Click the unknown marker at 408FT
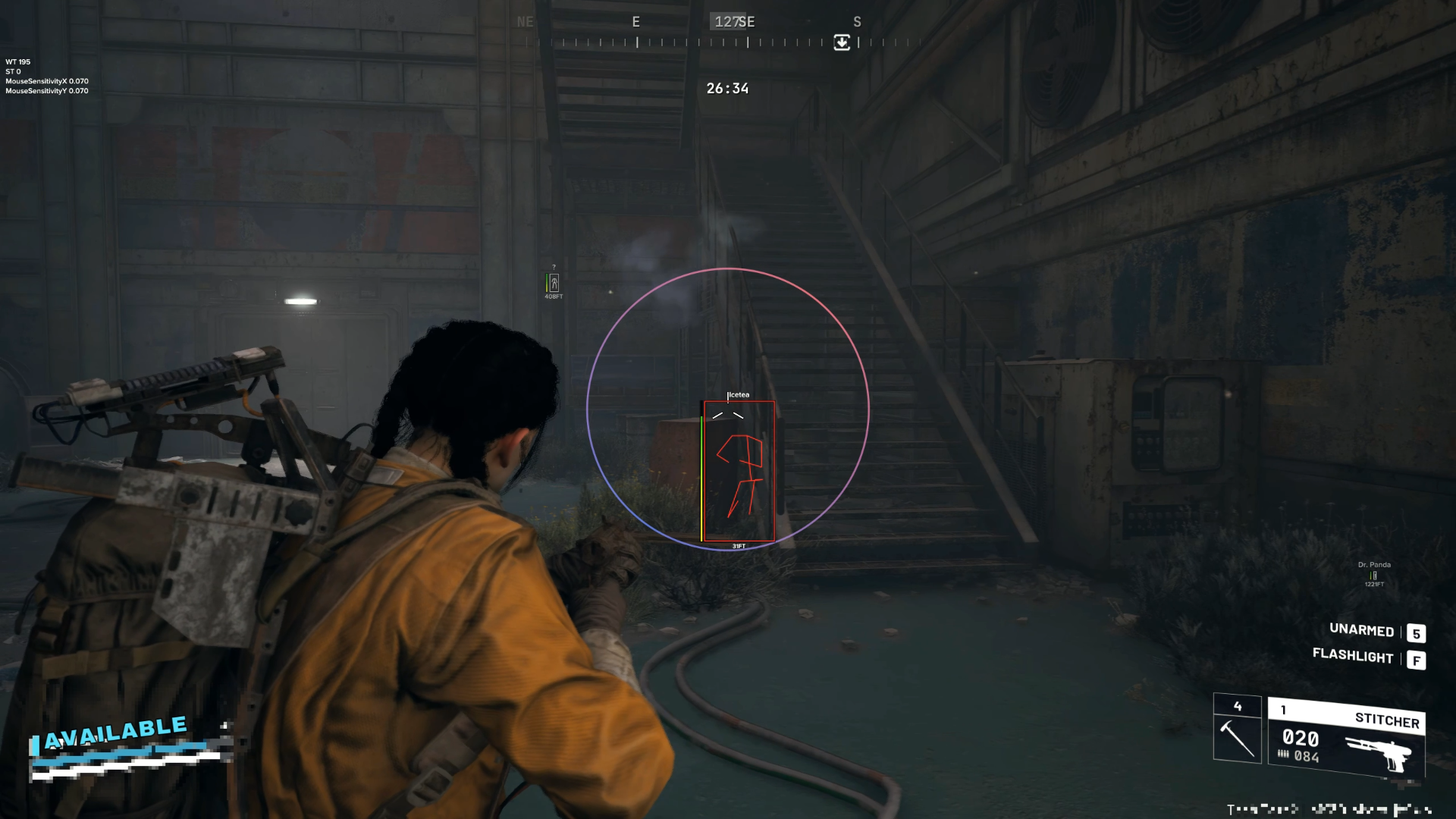Screen dimensions: 1456x819 554,284
